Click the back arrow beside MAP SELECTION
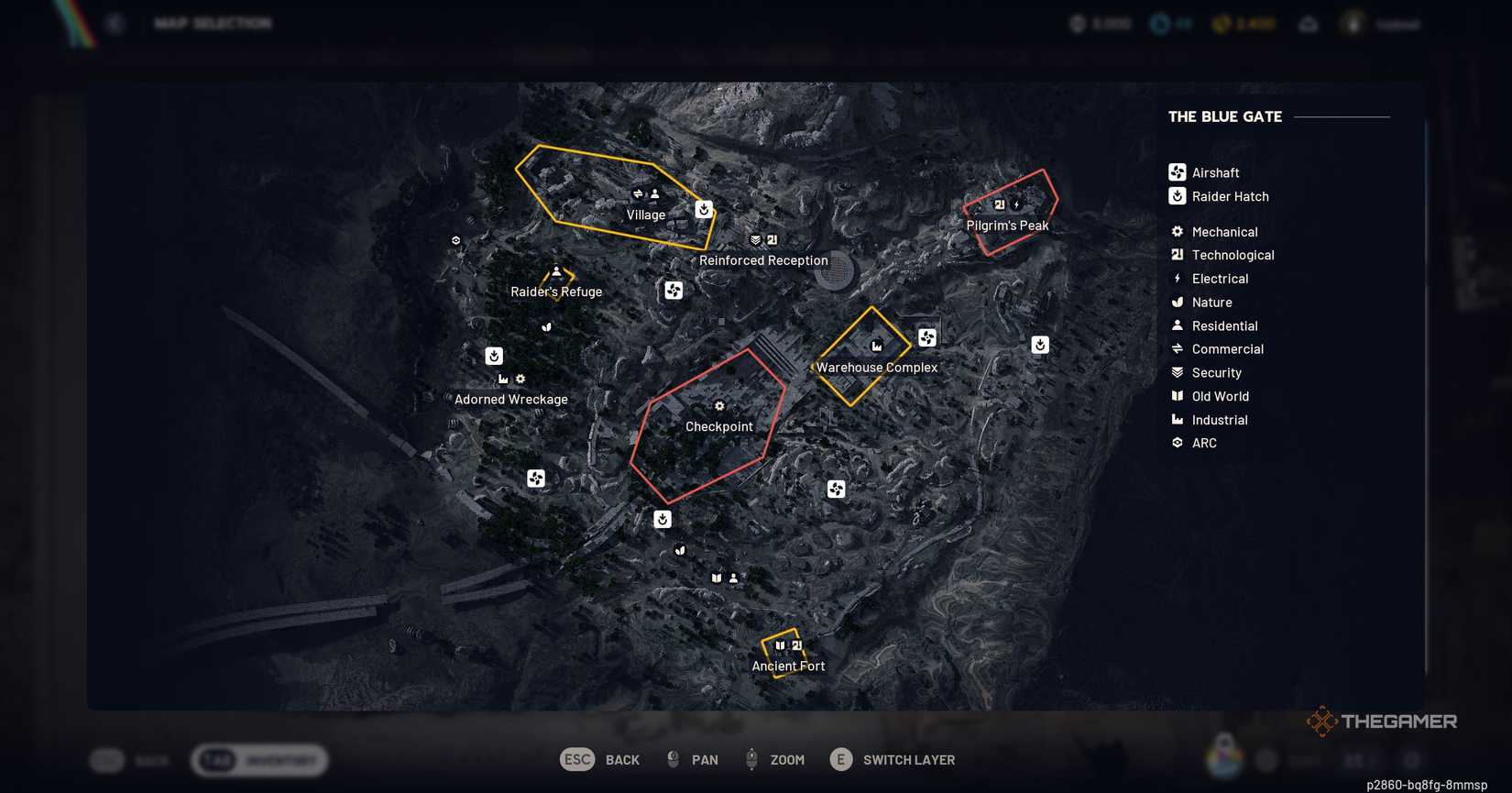1512x793 pixels. [x=114, y=23]
